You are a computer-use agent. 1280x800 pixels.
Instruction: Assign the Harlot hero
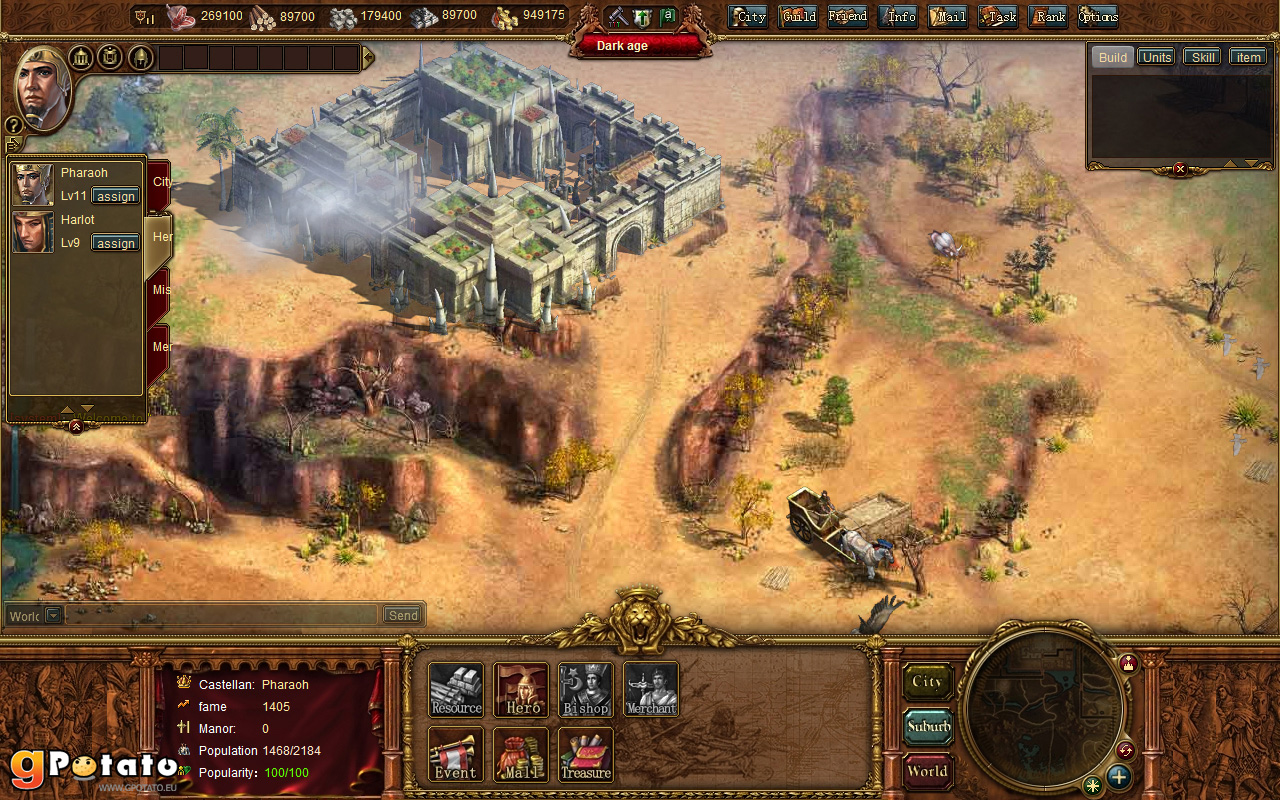[116, 243]
